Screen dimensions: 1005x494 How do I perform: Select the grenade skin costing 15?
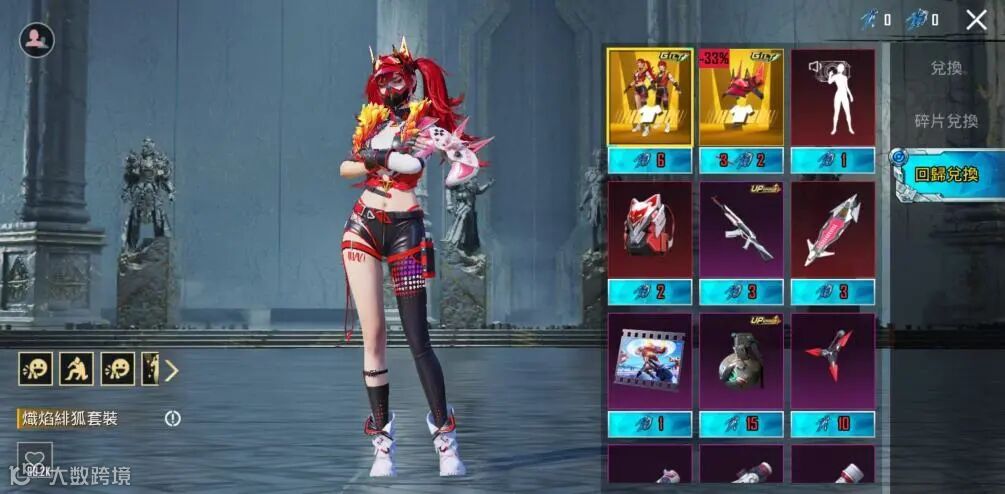tap(741, 362)
